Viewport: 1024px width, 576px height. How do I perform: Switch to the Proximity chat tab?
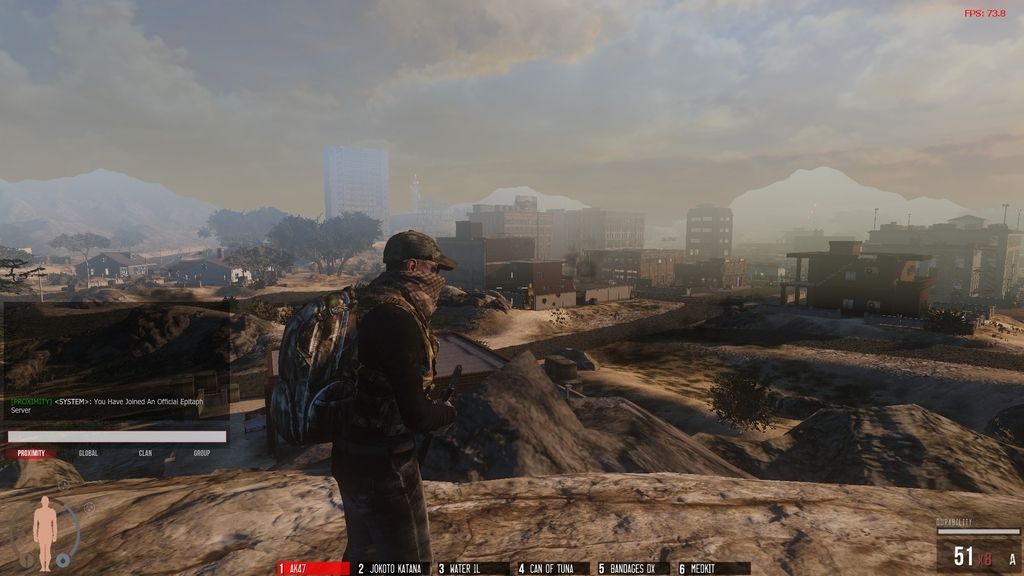(31, 453)
